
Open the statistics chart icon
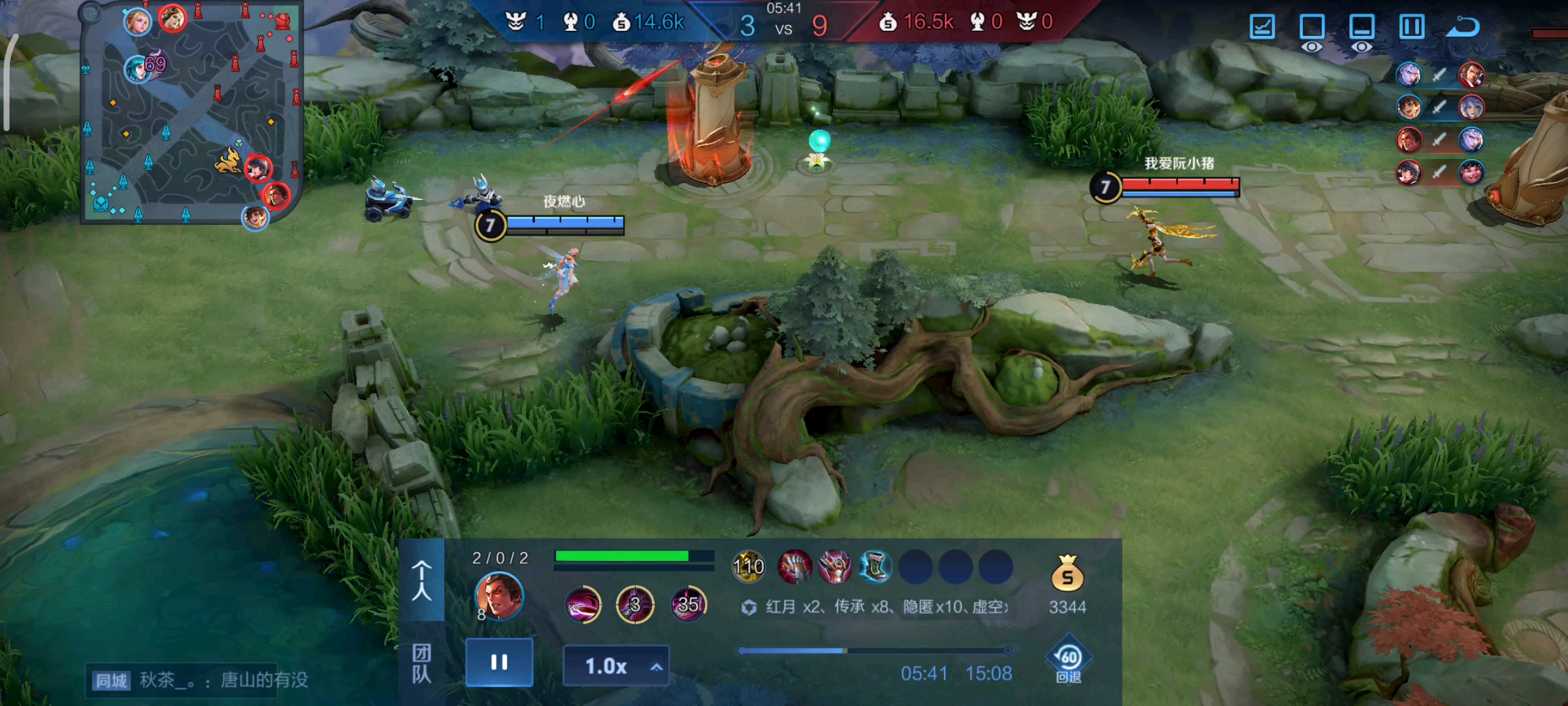(1262, 27)
